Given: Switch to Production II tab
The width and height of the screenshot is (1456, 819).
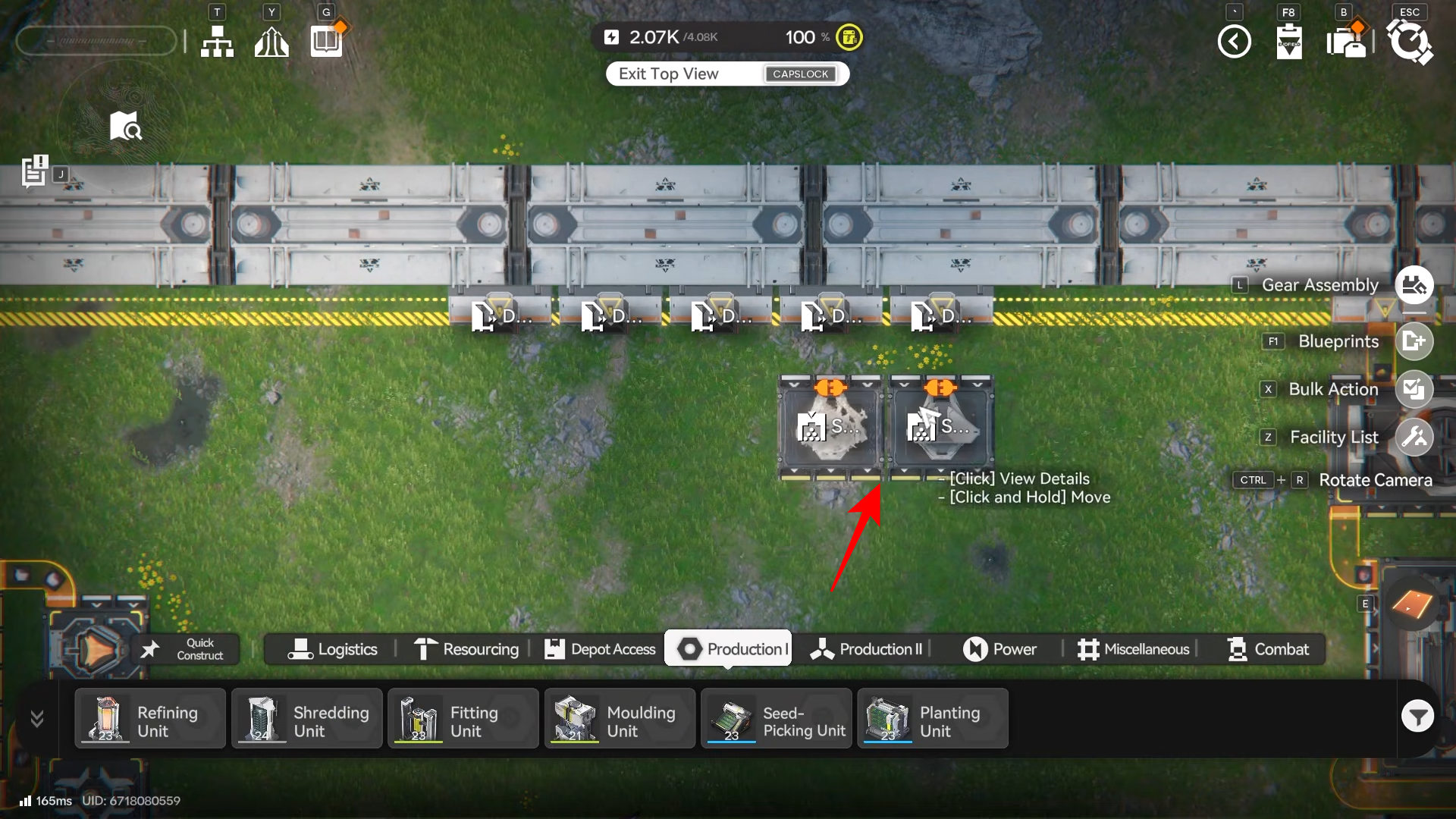Looking at the screenshot, I should point(866,649).
